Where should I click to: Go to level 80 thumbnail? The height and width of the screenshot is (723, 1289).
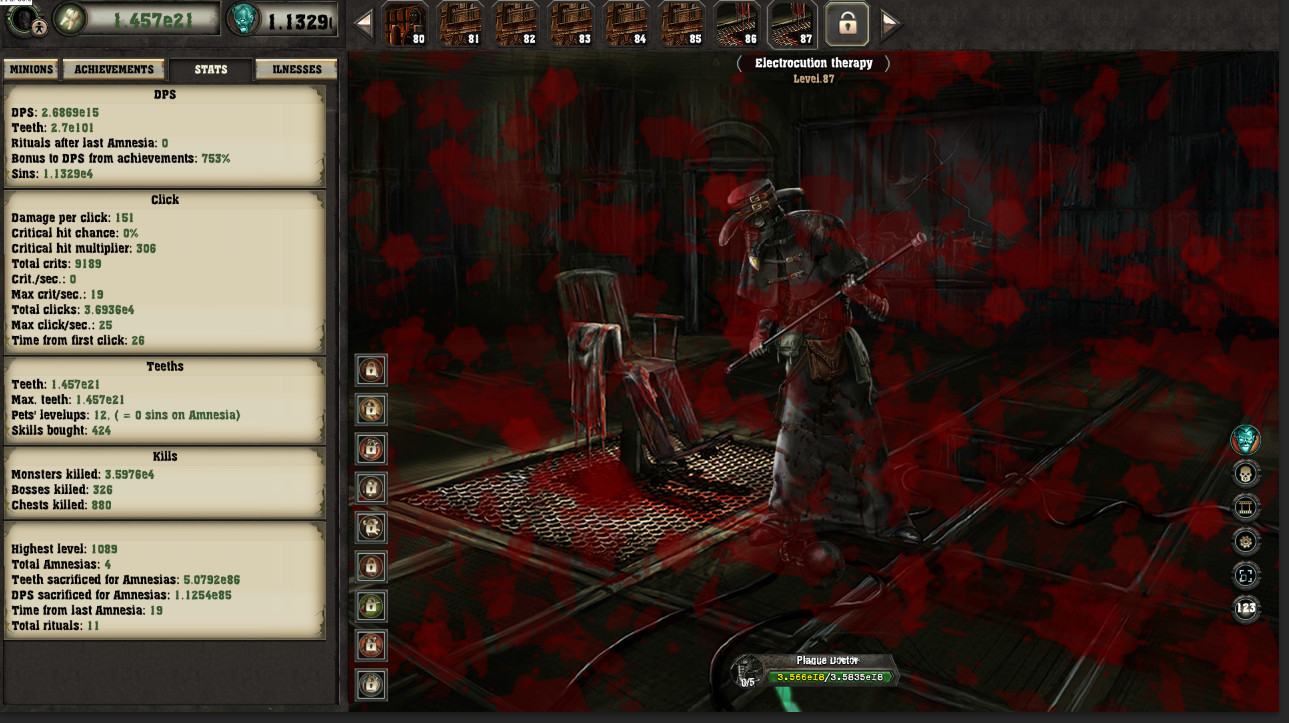(405, 24)
